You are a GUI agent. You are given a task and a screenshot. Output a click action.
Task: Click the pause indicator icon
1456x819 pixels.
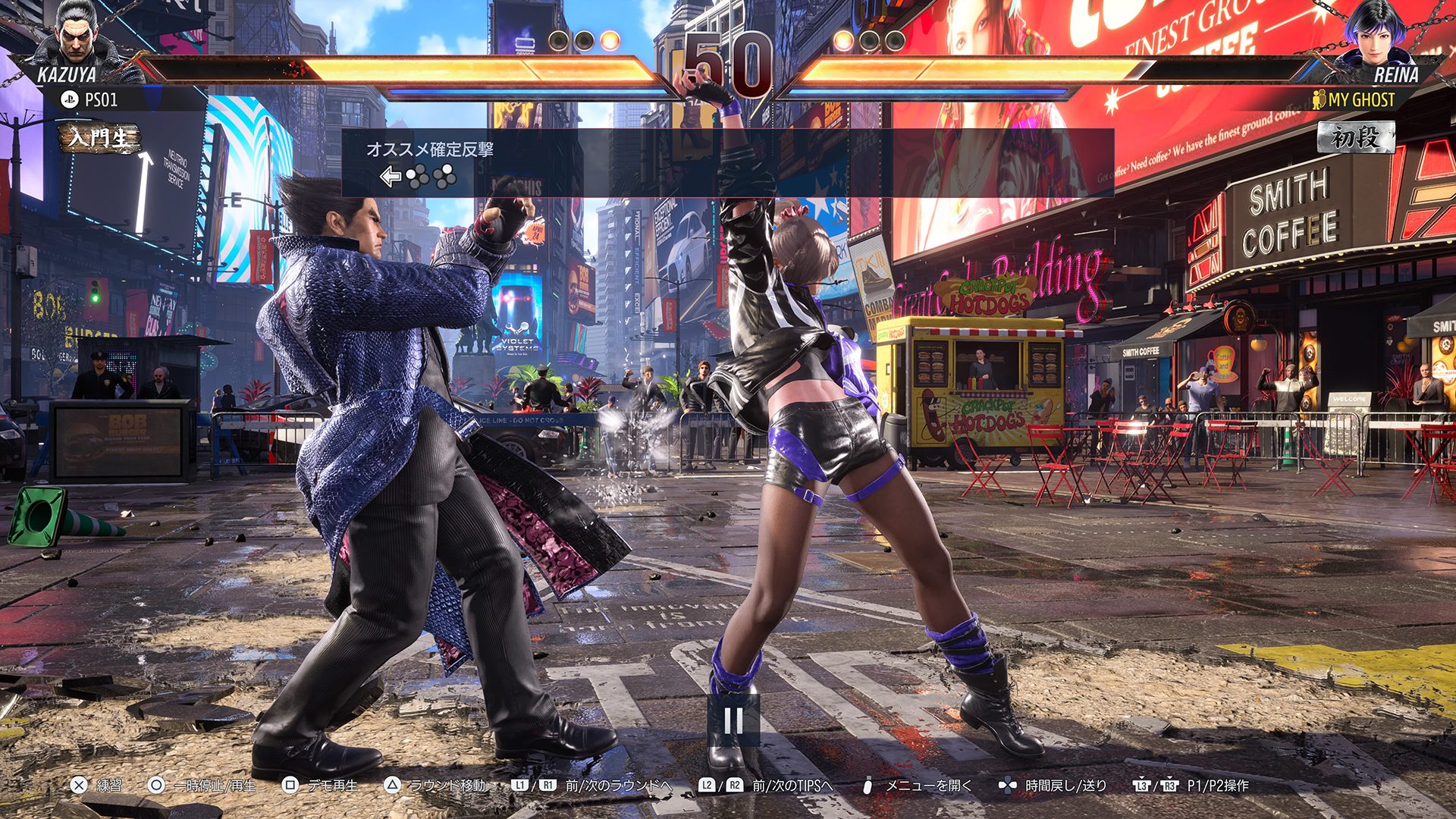tap(733, 720)
